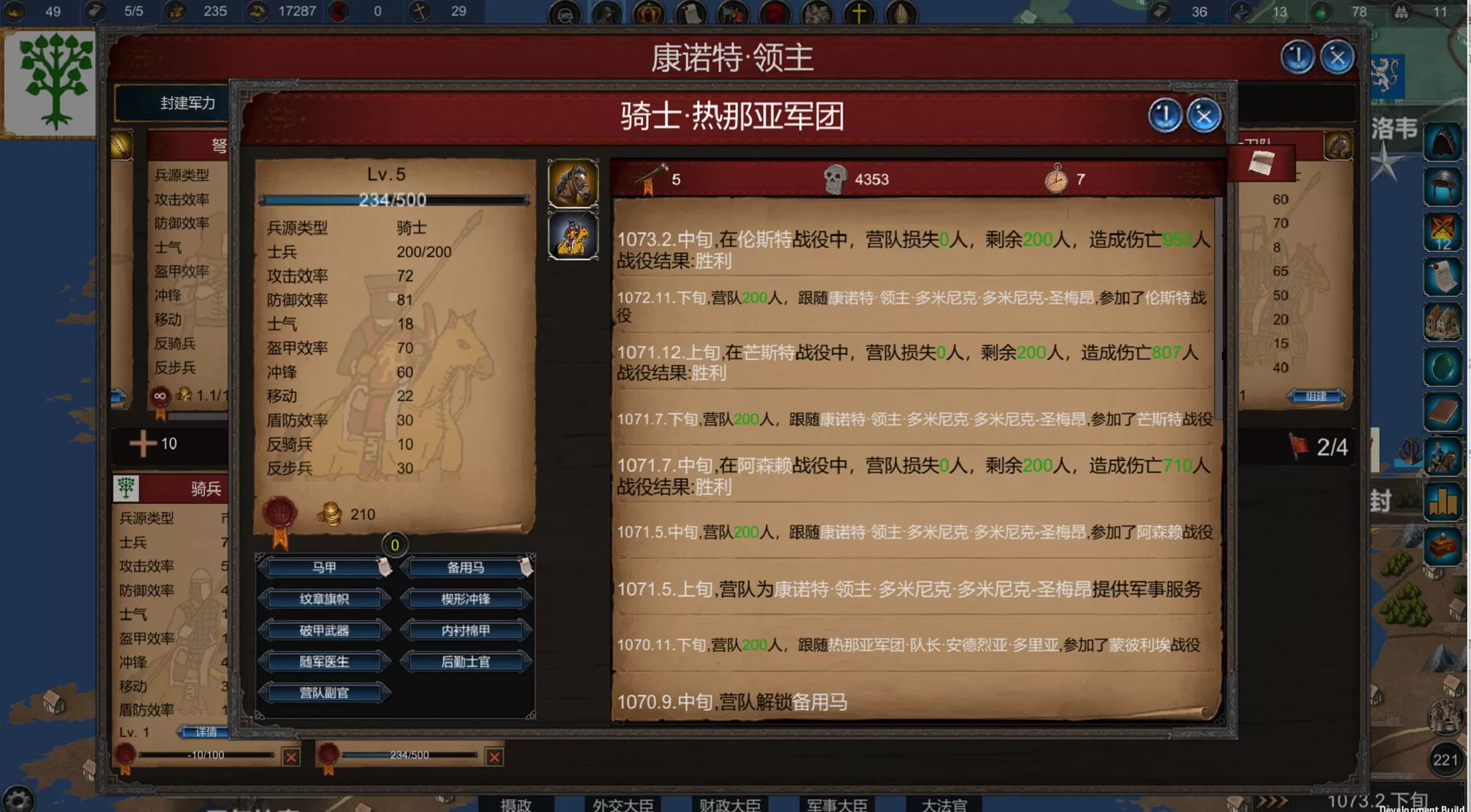This screenshot has height=812, width=1471.
Task: Open the red skull icon in the top bar
Action: 775,12
